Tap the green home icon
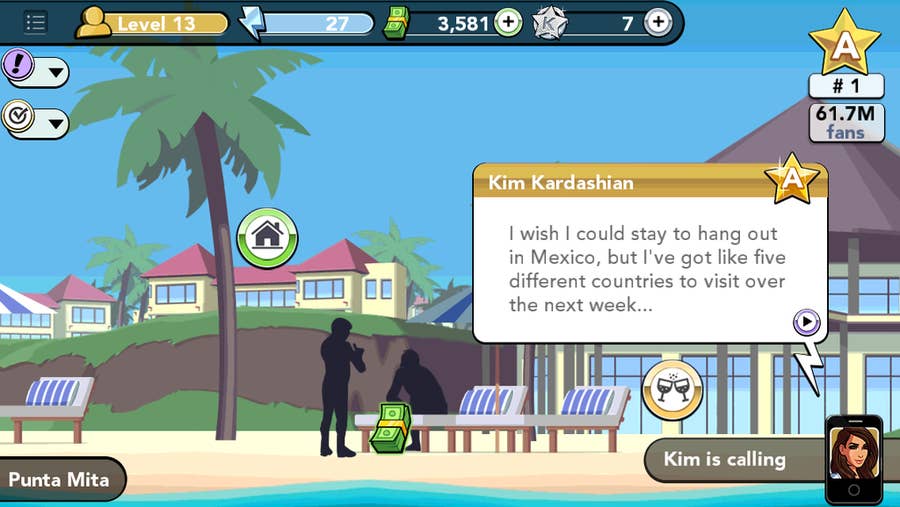Viewport: 900px width, 507px height. [267, 237]
